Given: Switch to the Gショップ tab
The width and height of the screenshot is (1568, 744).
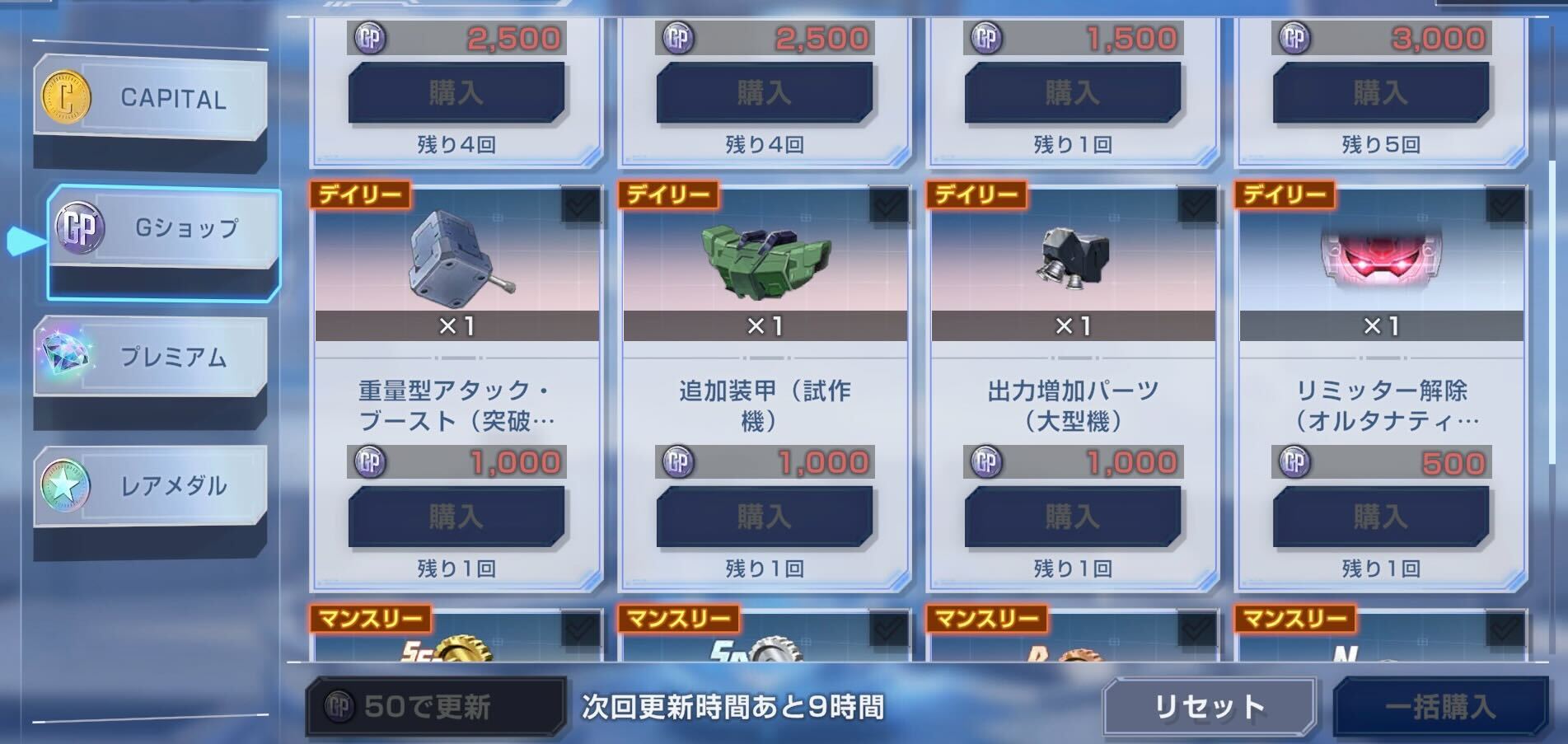Looking at the screenshot, I should point(161,226).
